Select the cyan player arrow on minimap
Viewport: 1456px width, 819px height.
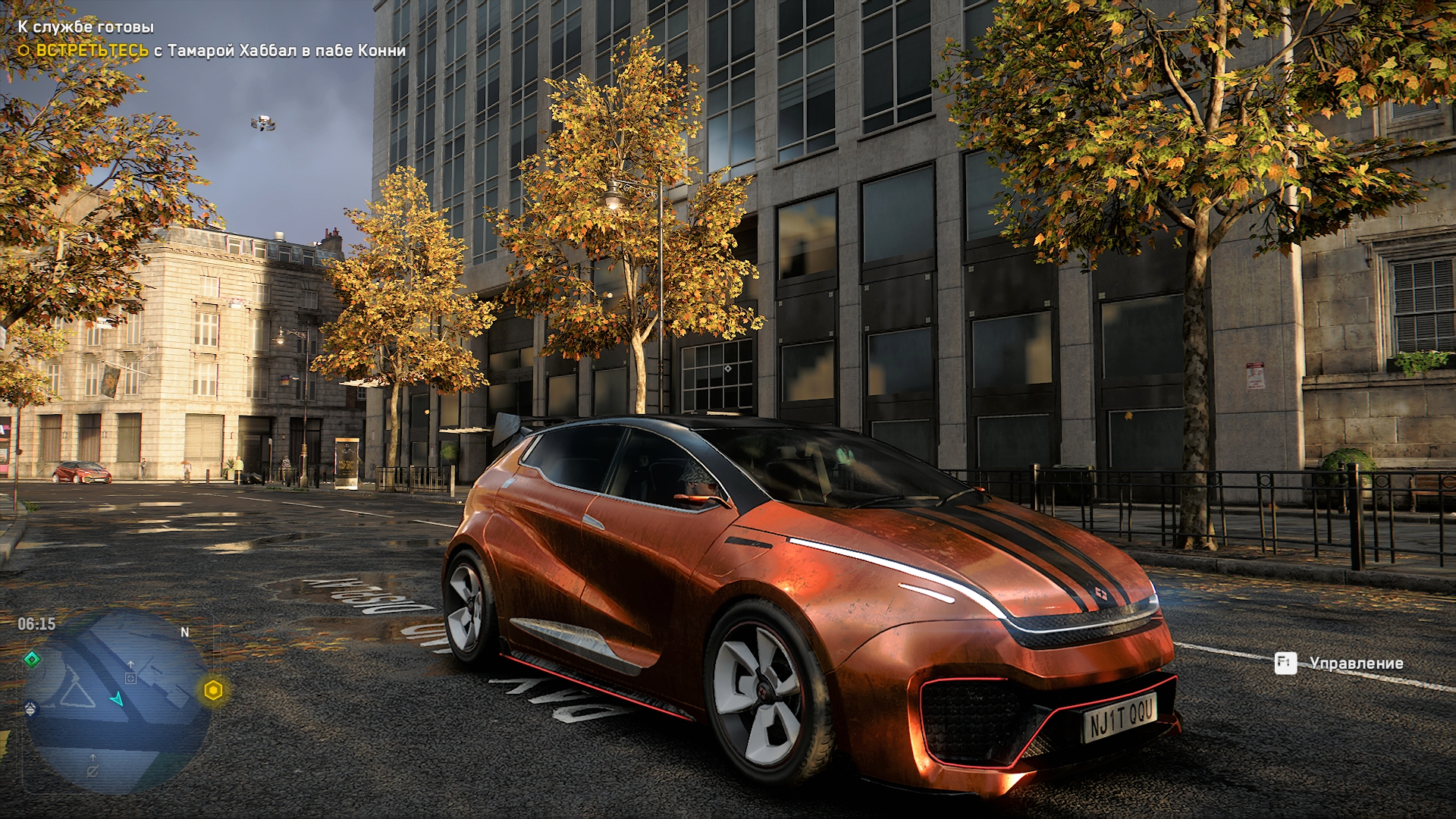[117, 698]
